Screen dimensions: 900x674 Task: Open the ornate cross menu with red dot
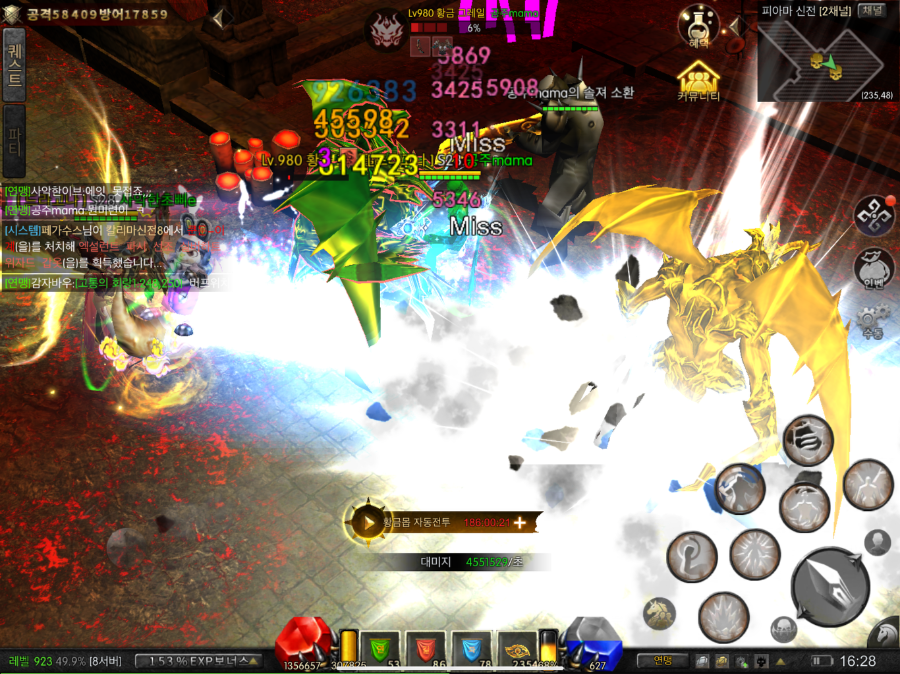coord(873,215)
